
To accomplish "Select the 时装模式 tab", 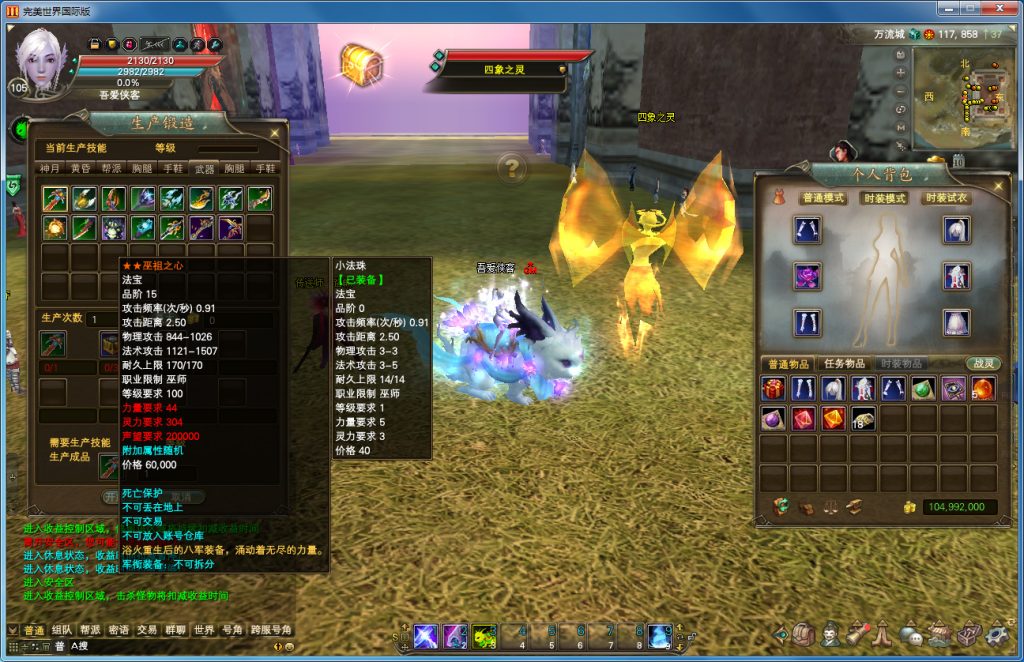I will [x=884, y=198].
